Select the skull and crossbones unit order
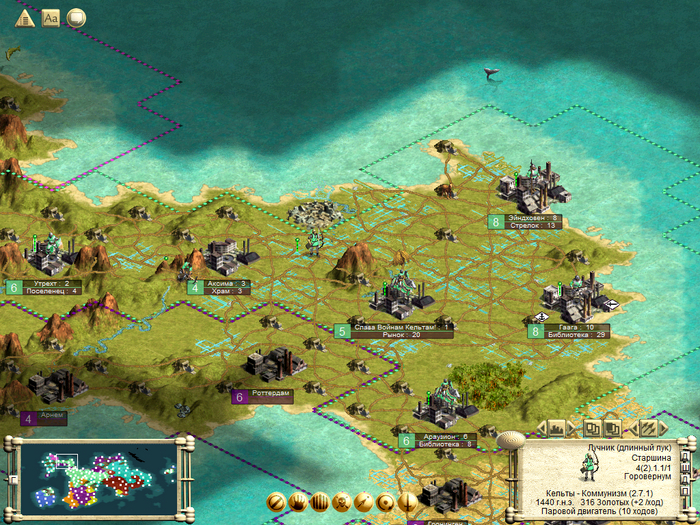 [340, 502]
